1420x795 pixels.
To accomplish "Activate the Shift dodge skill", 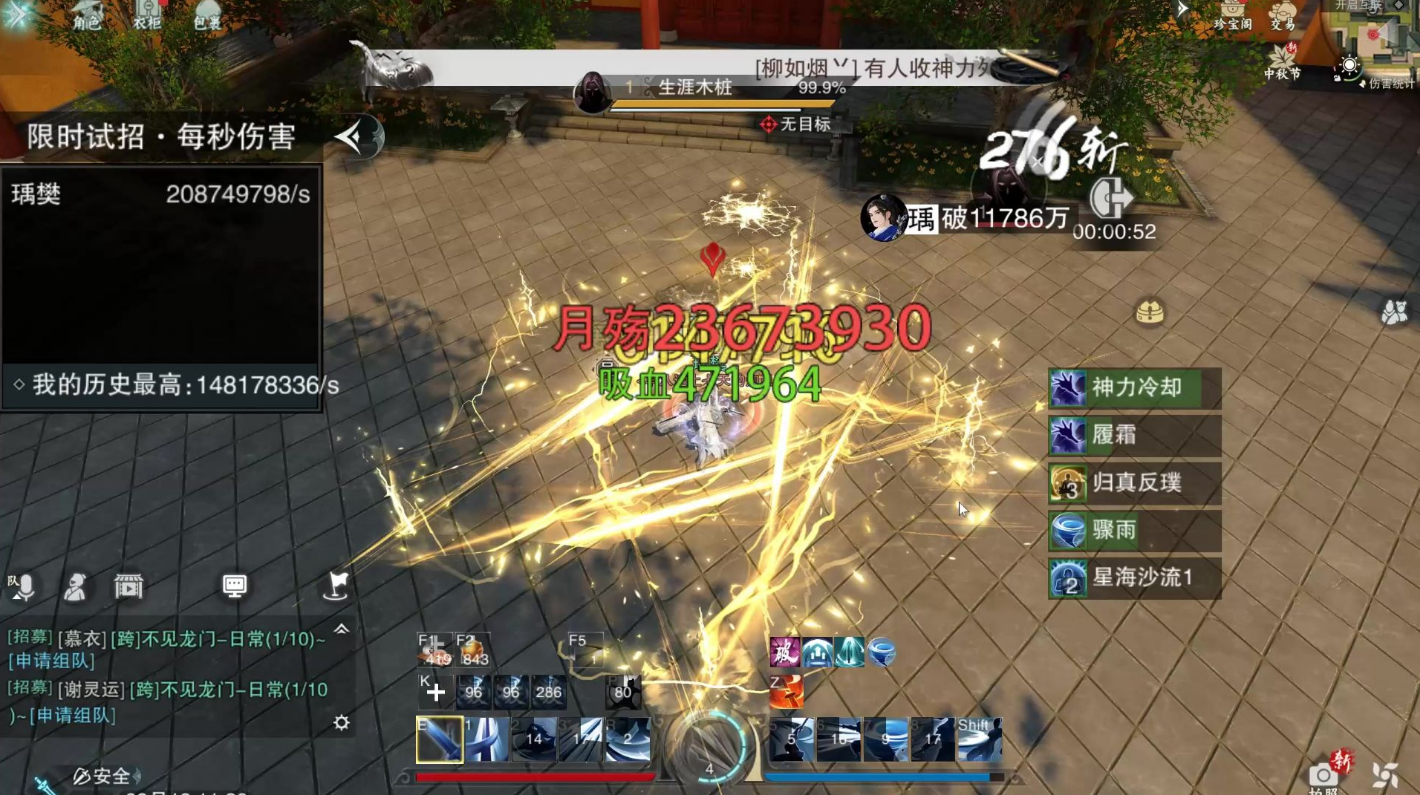I will click(979, 740).
